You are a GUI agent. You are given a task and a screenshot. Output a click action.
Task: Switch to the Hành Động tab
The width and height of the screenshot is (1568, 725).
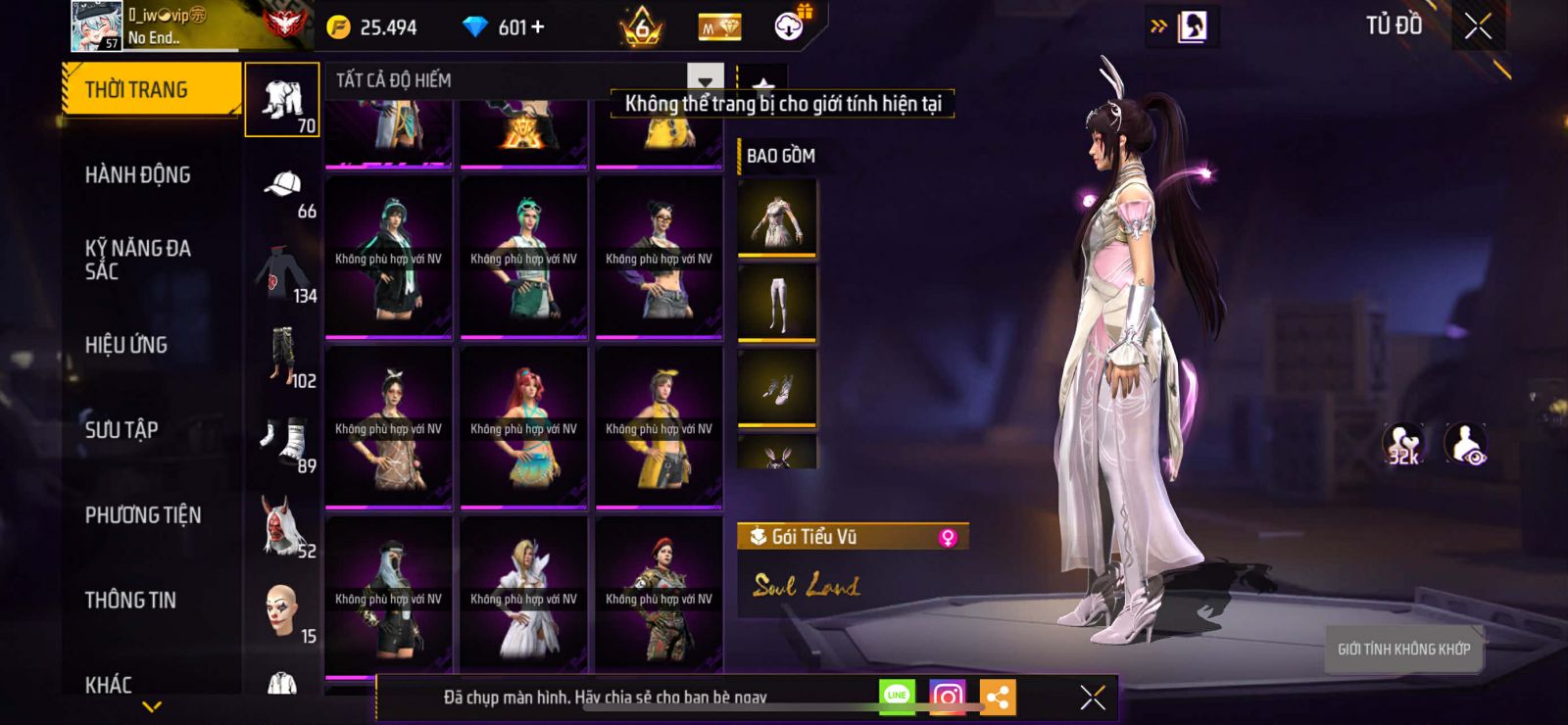click(x=138, y=175)
